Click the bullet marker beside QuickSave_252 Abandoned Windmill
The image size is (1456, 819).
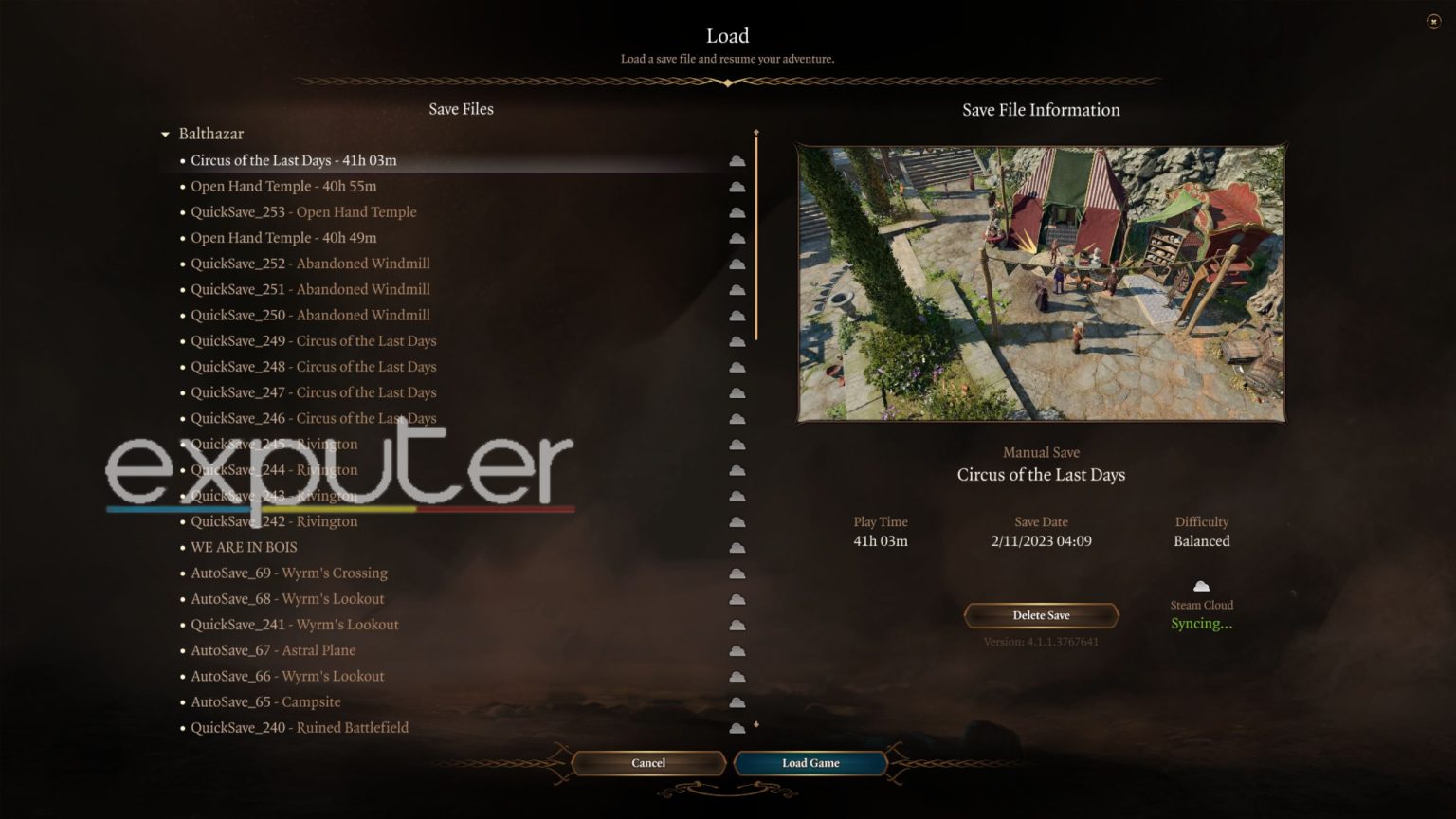tap(181, 264)
